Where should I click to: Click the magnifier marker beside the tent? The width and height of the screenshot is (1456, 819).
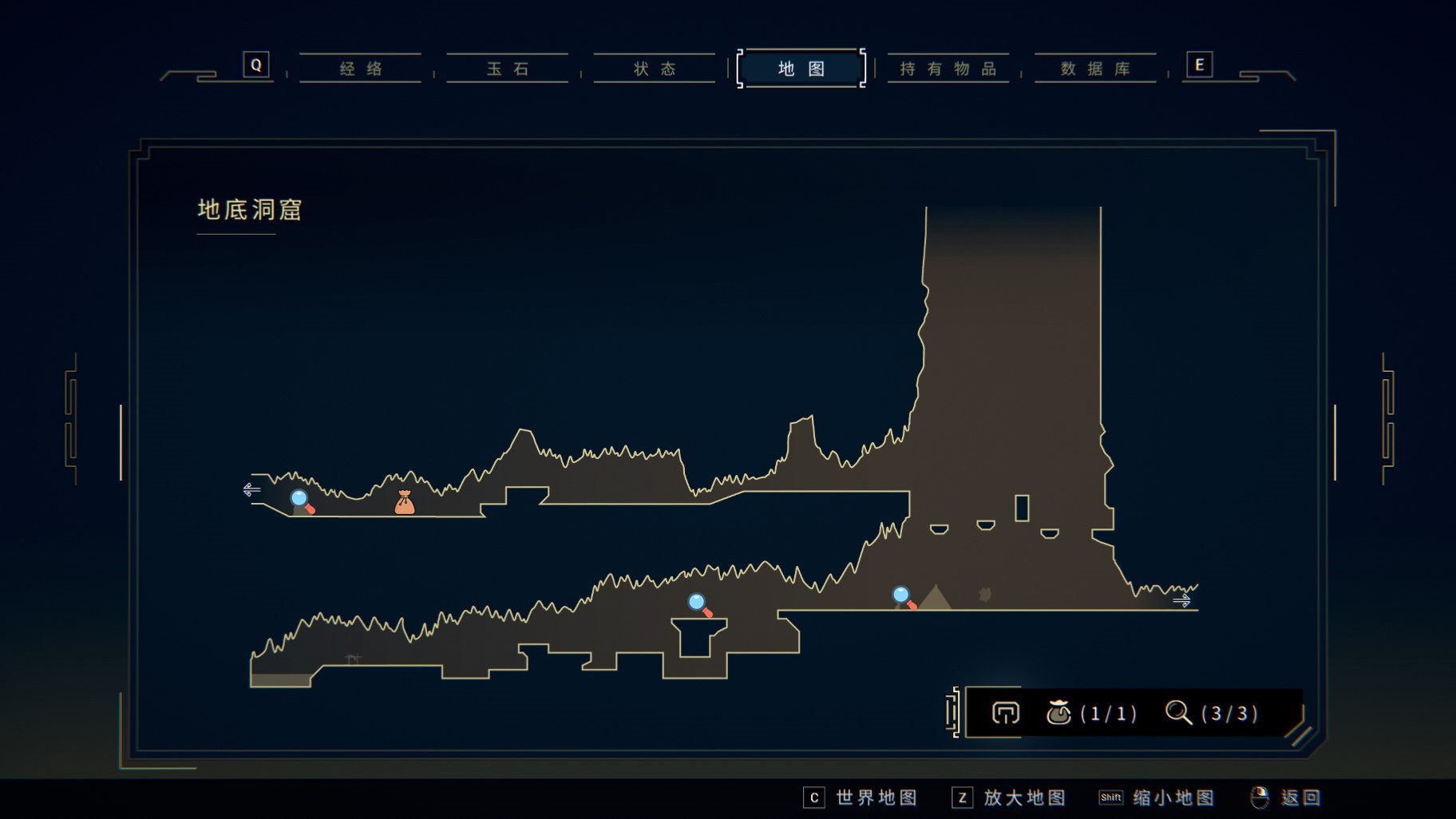(904, 597)
